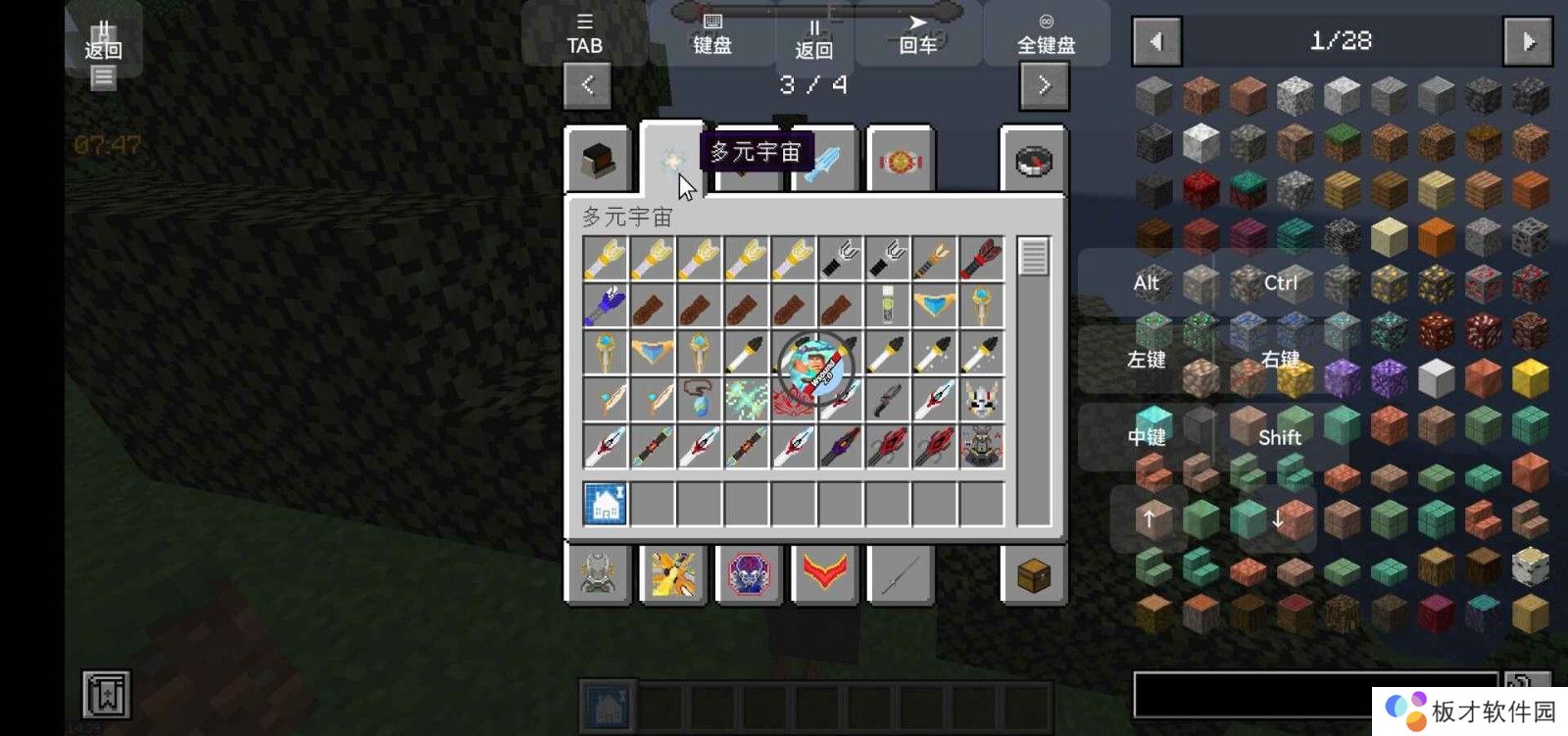Focus the item search box below the block list
This screenshot has height=736, width=1568.
click(x=1313, y=694)
